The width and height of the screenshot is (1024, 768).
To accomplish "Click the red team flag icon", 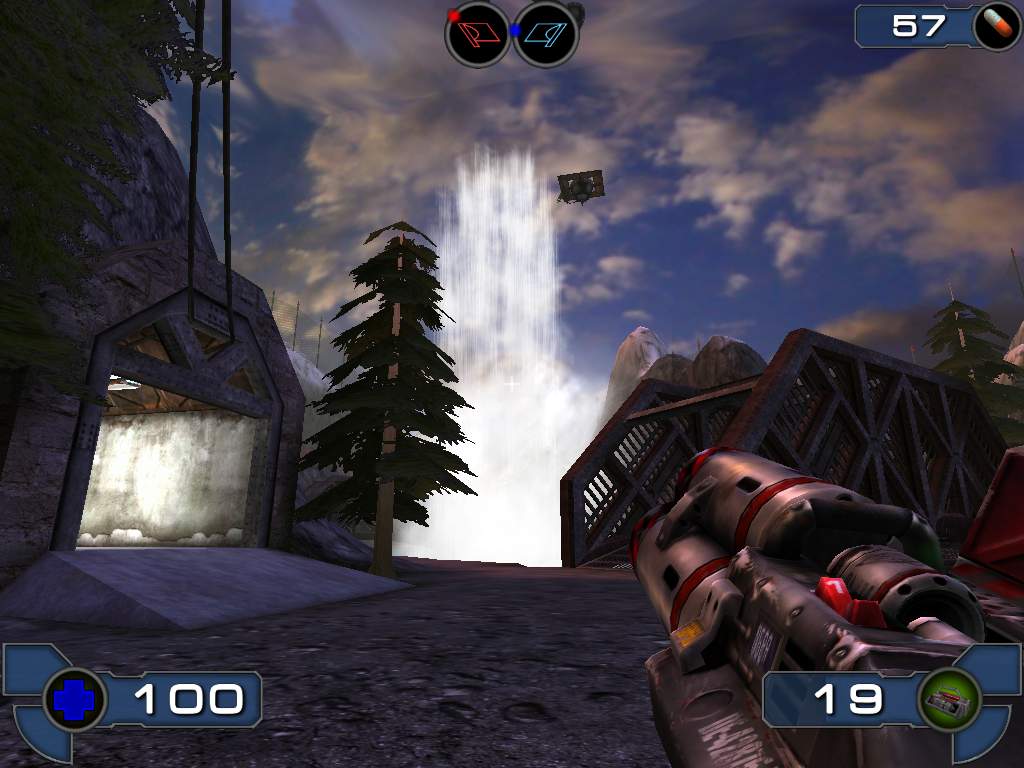I will [x=477, y=35].
